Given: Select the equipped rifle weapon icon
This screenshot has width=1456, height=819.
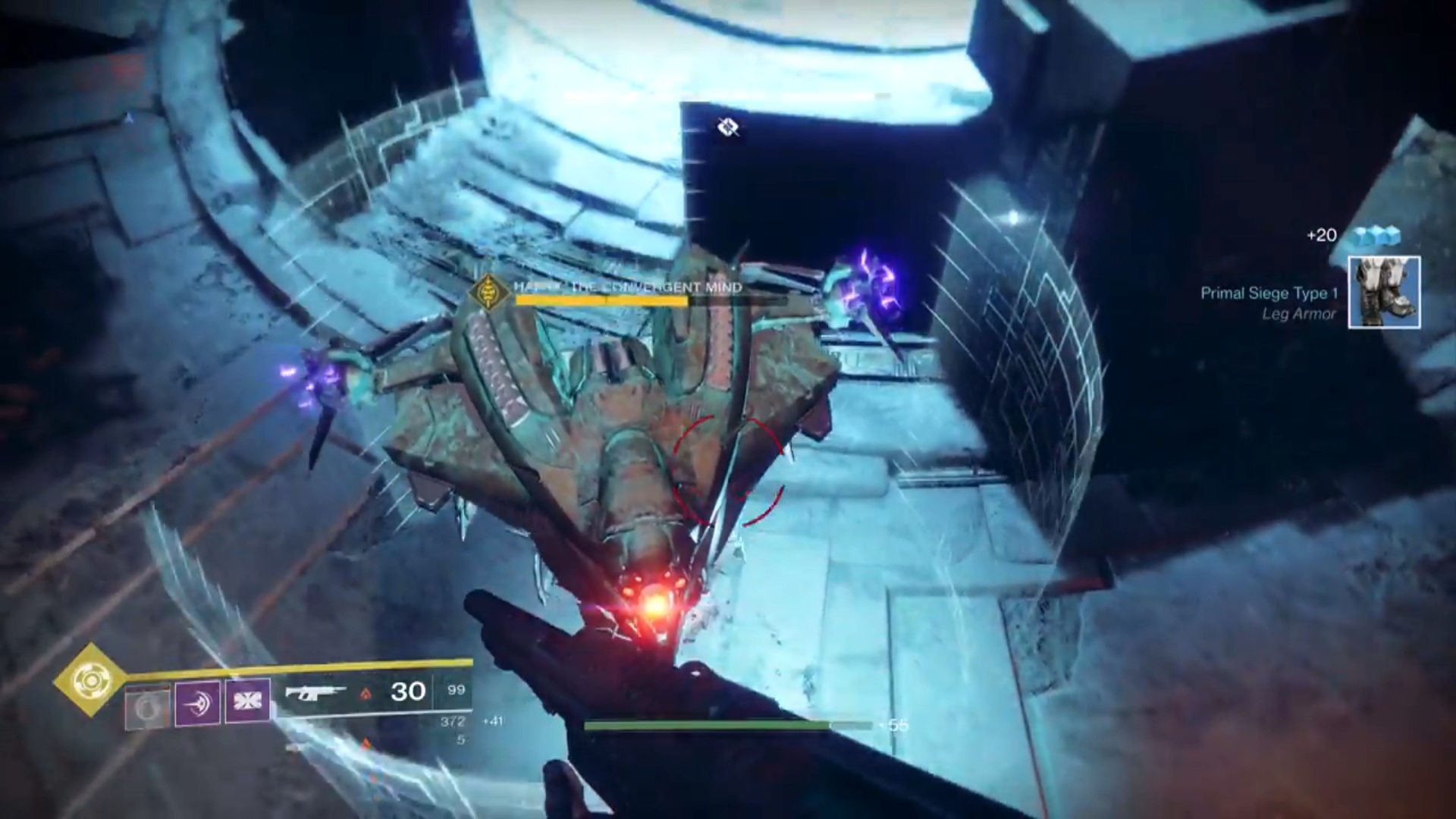Looking at the screenshot, I should coord(315,692).
